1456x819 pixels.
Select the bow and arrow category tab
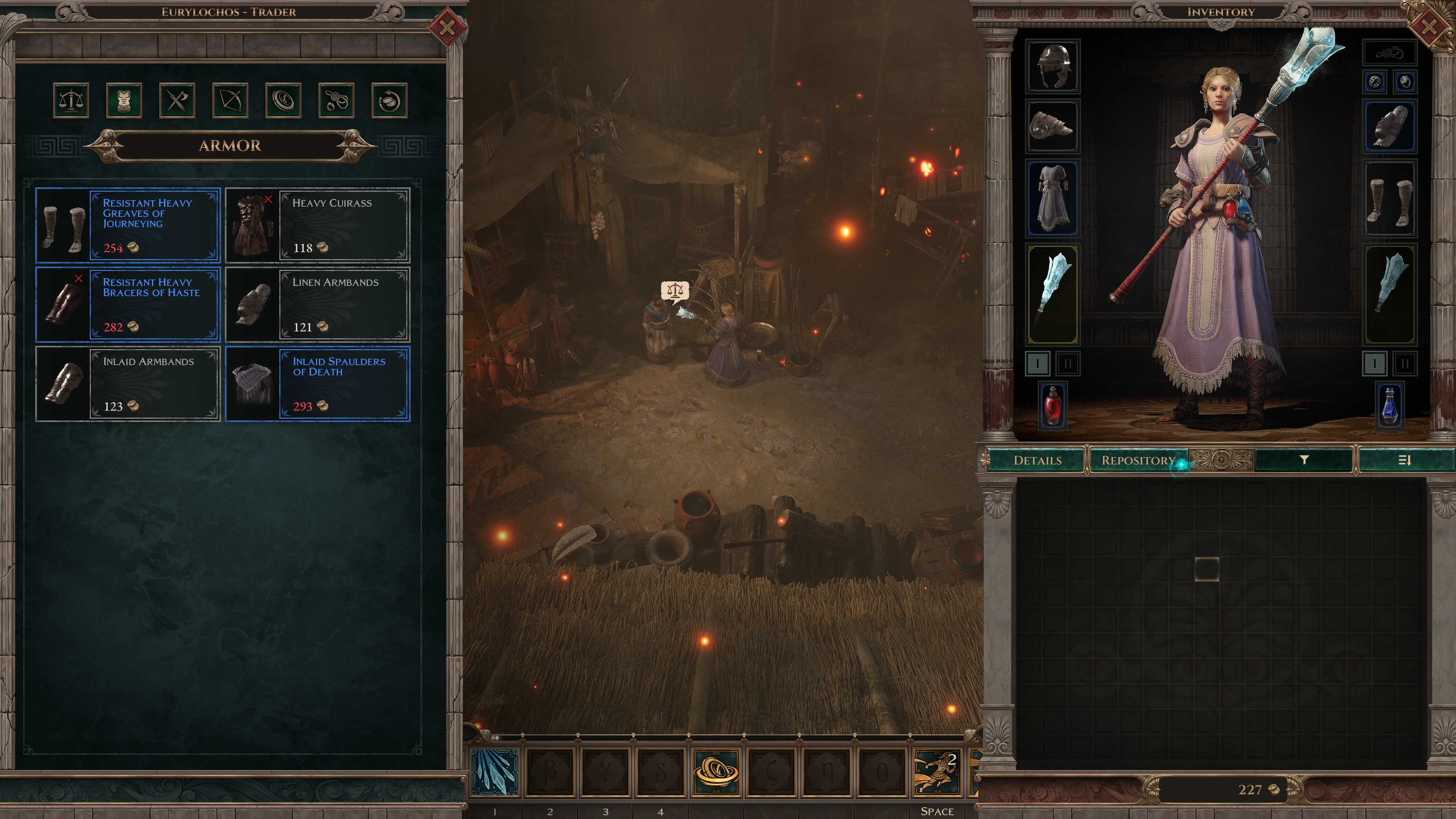point(230,101)
